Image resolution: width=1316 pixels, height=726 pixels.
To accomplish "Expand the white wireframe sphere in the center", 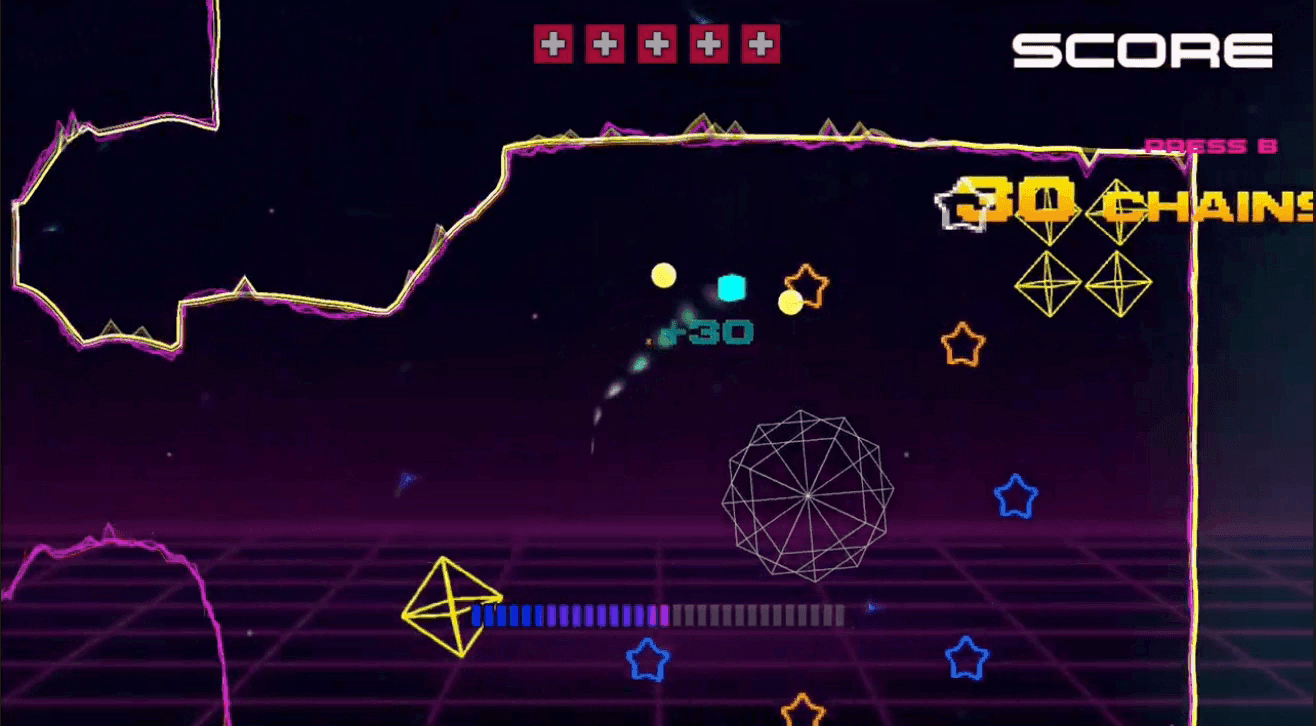I will [806, 492].
